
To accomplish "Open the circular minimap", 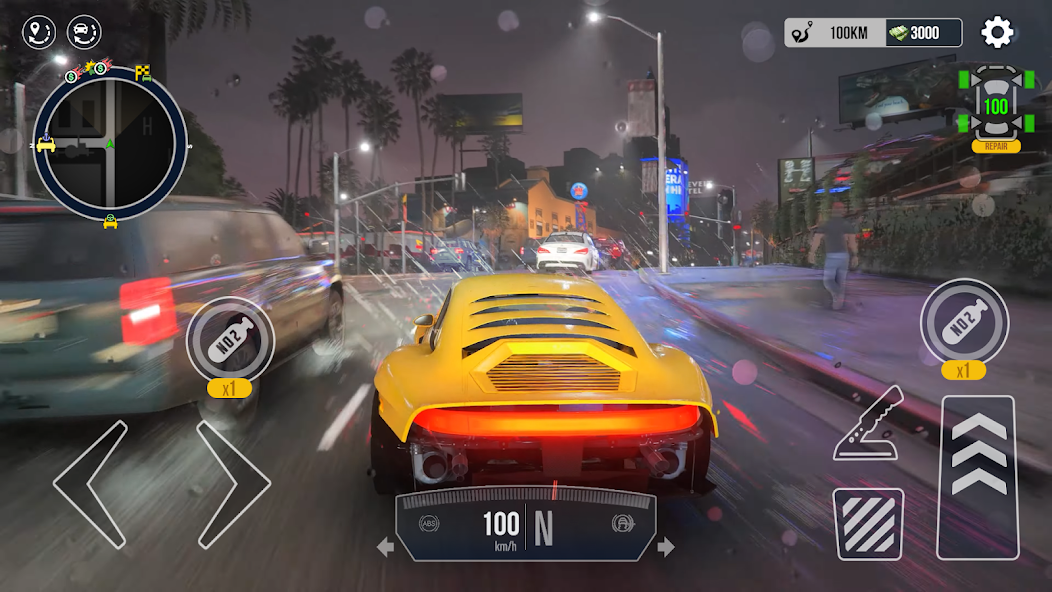I will coord(110,143).
